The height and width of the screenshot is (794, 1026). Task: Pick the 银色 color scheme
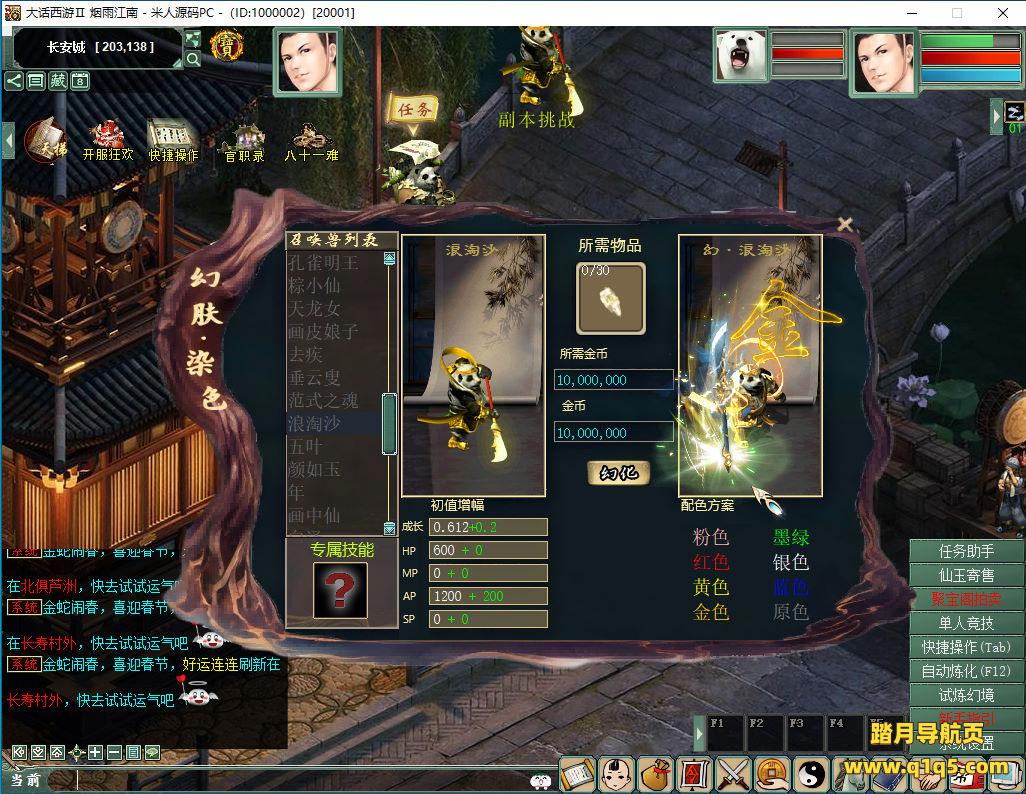791,563
